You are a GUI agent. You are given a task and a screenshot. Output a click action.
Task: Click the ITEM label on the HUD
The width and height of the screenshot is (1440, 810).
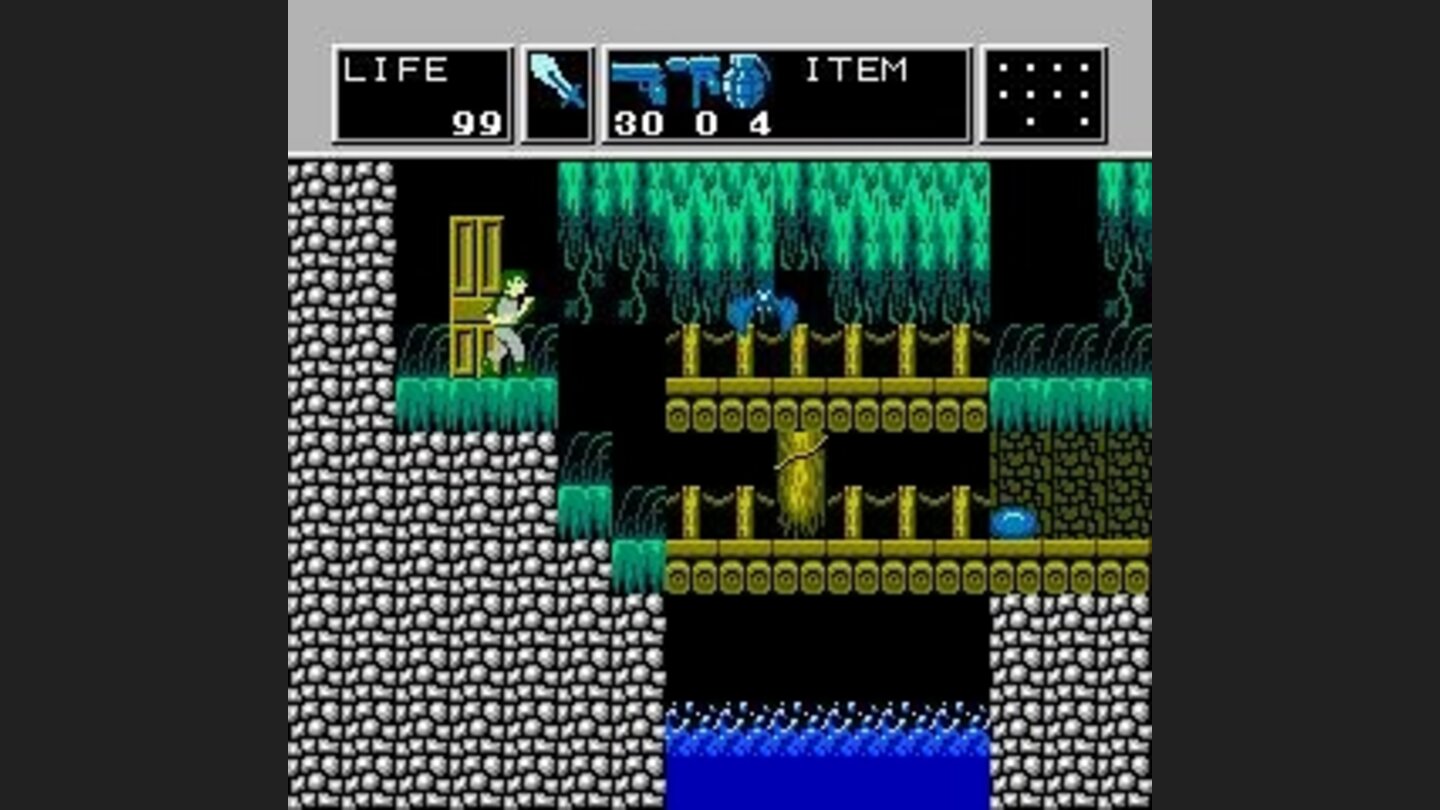(x=858, y=68)
